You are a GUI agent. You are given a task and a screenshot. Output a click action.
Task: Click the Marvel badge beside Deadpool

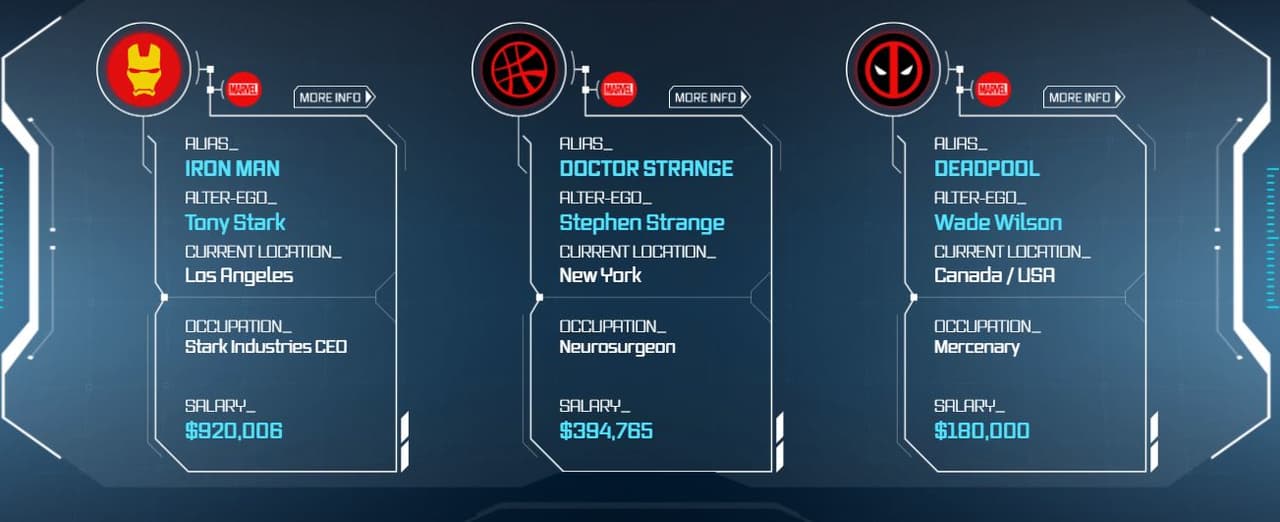993,89
